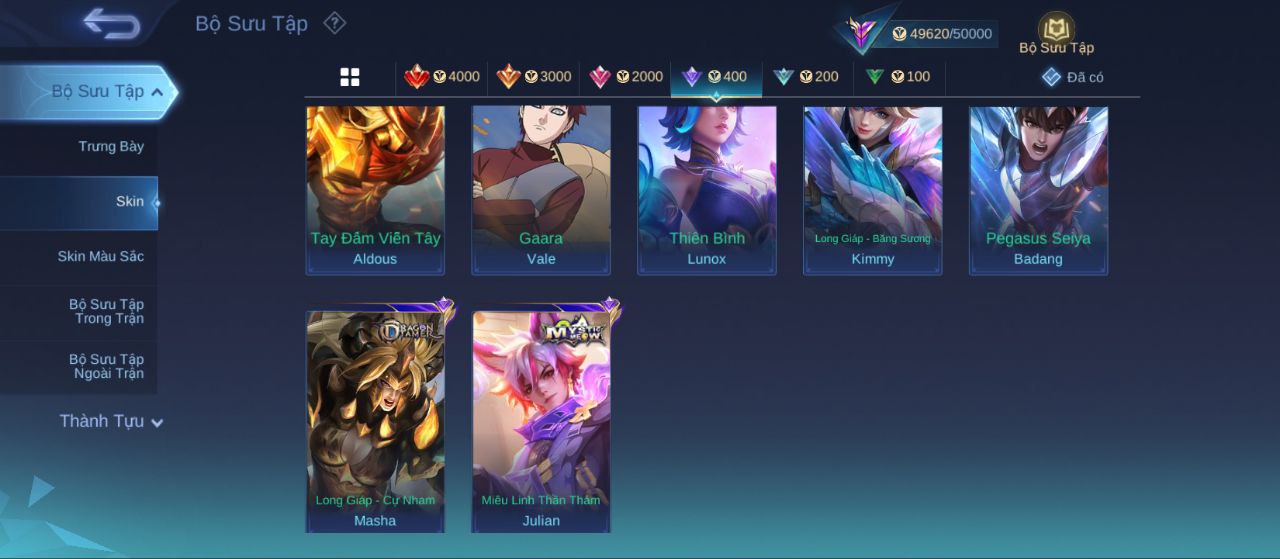The image size is (1280, 559).
Task: Switch to the 100-point tier tab
Action: click(898, 77)
